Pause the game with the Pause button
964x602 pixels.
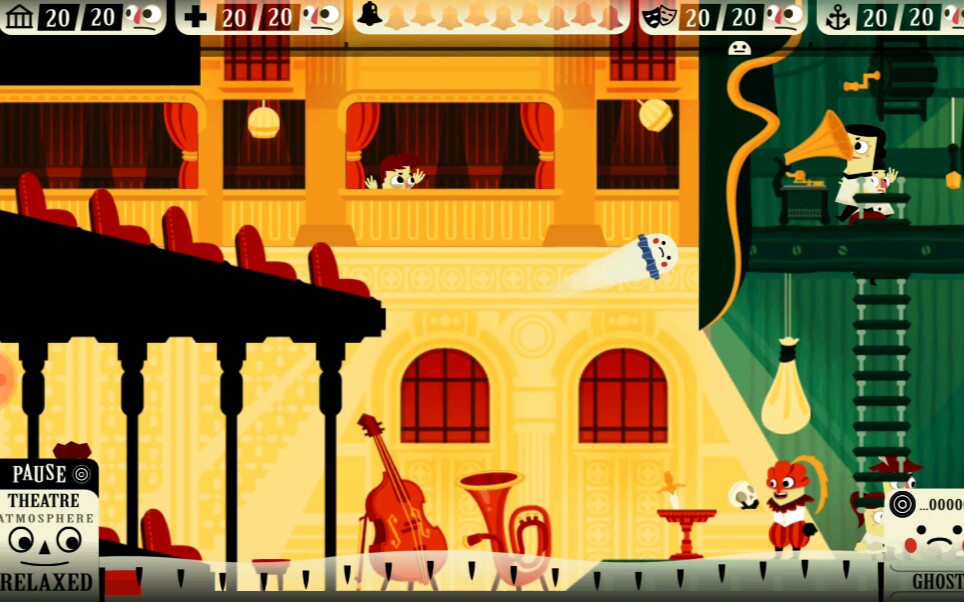pyautogui.click(x=48, y=474)
